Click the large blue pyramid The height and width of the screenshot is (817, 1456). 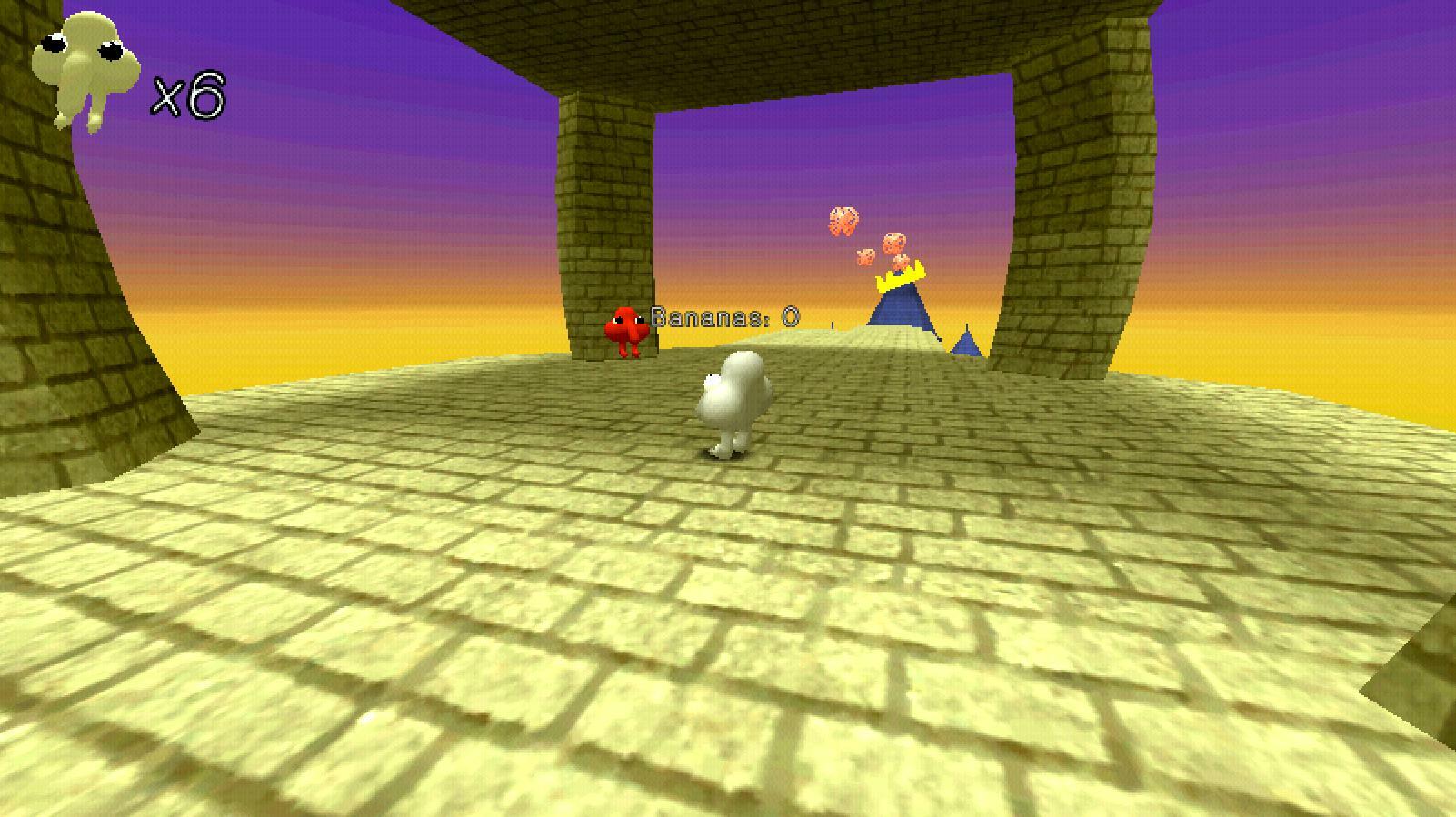[x=900, y=309]
